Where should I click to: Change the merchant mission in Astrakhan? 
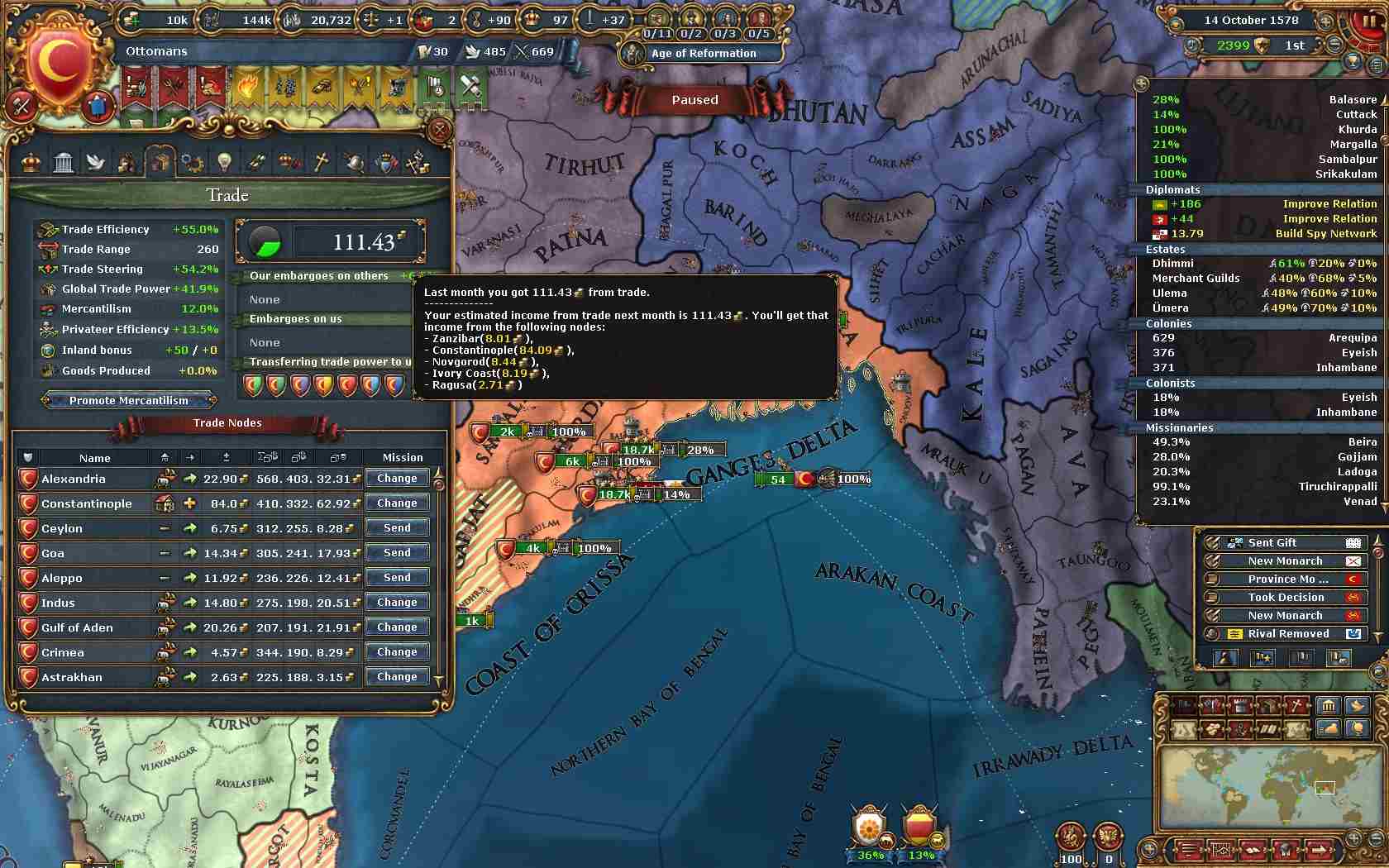point(397,677)
